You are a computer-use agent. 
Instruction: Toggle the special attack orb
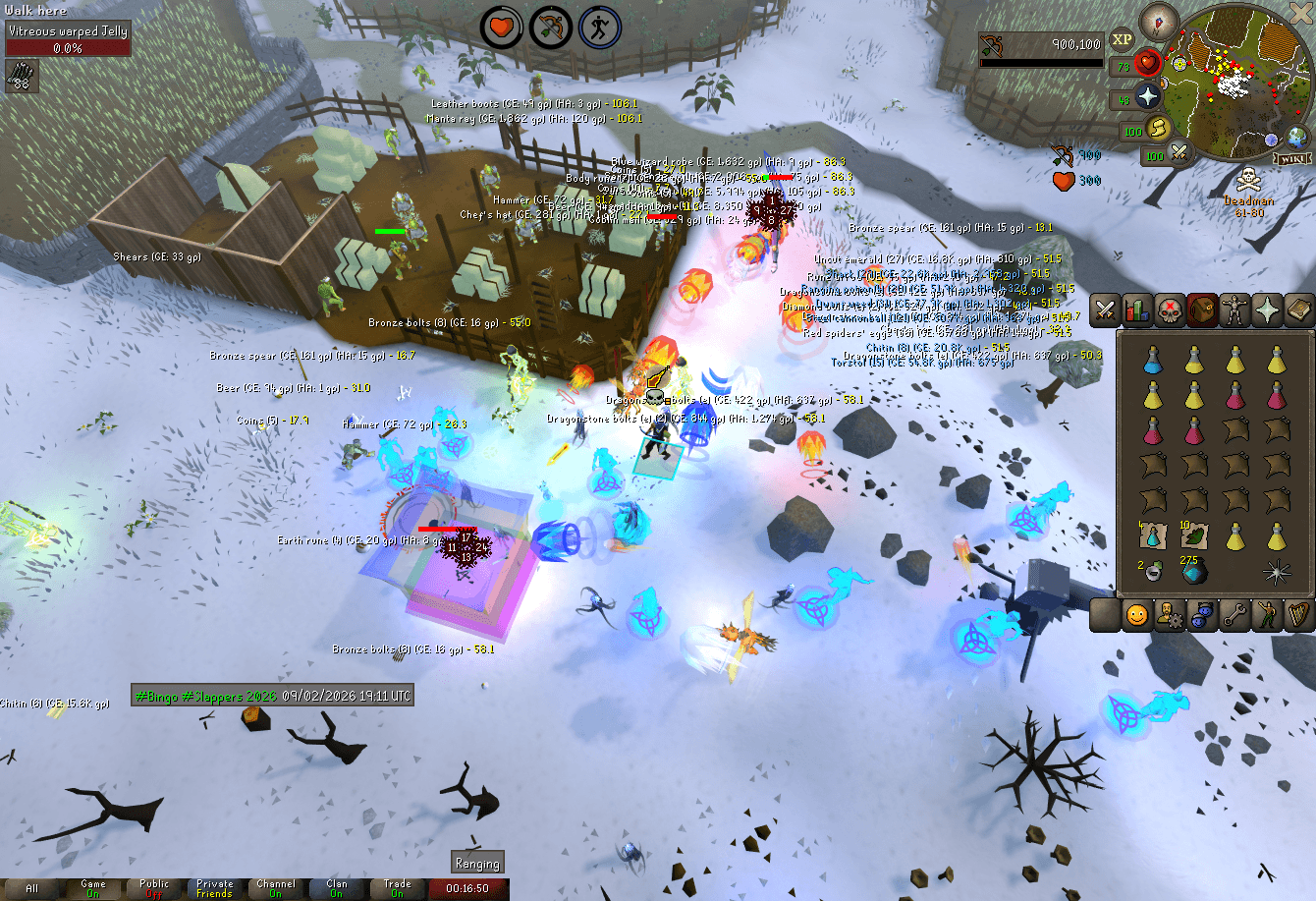(x=1179, y=154)
